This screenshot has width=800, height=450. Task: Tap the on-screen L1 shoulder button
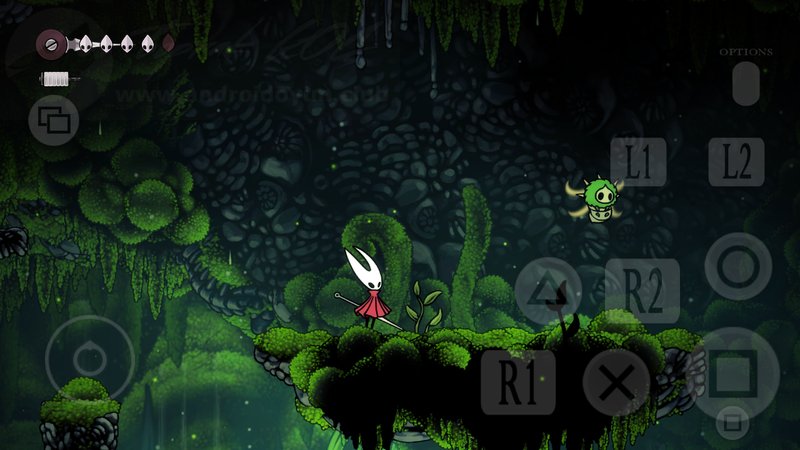coord(638,161)
